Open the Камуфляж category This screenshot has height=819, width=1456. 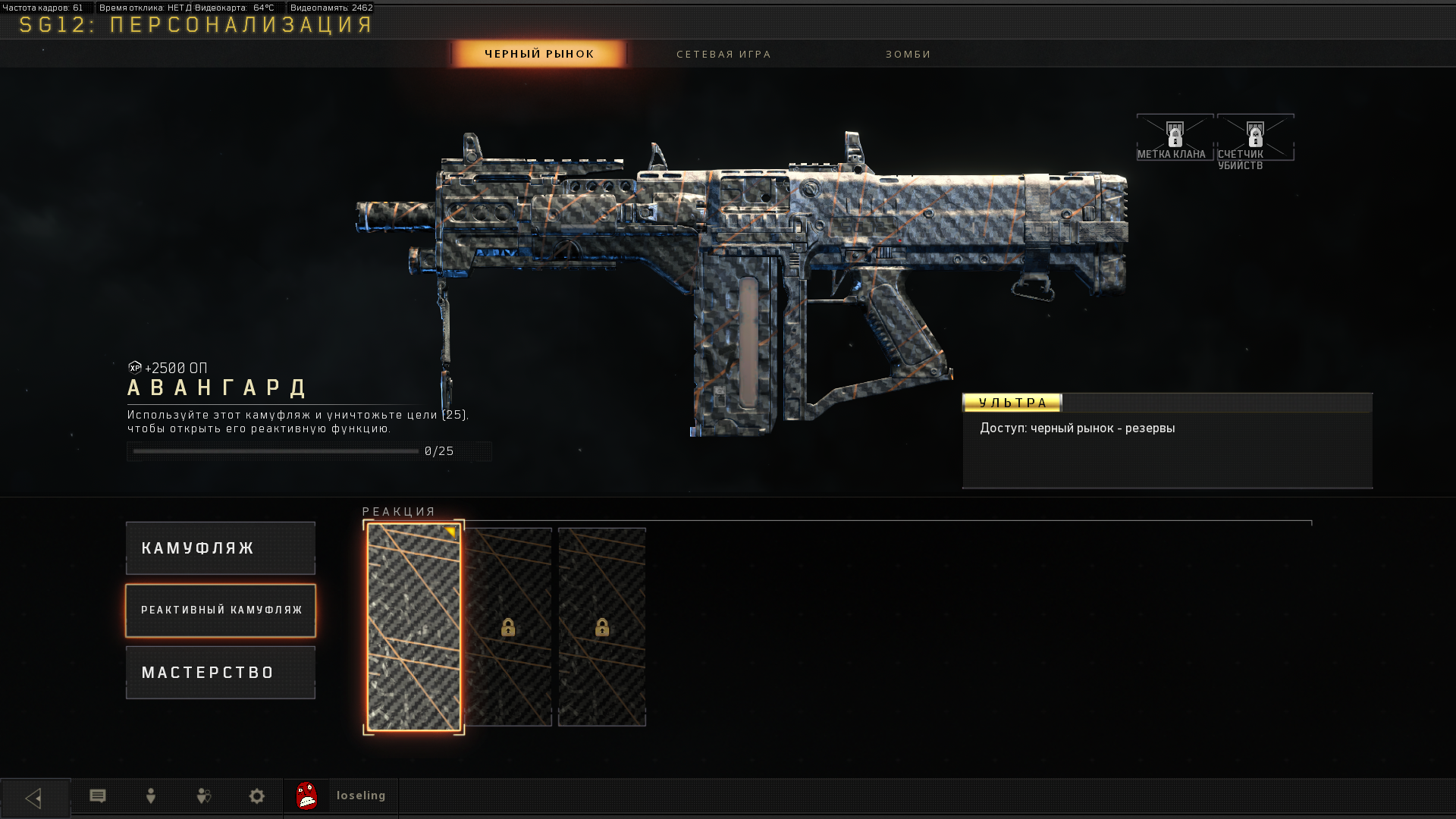[221, 548]
